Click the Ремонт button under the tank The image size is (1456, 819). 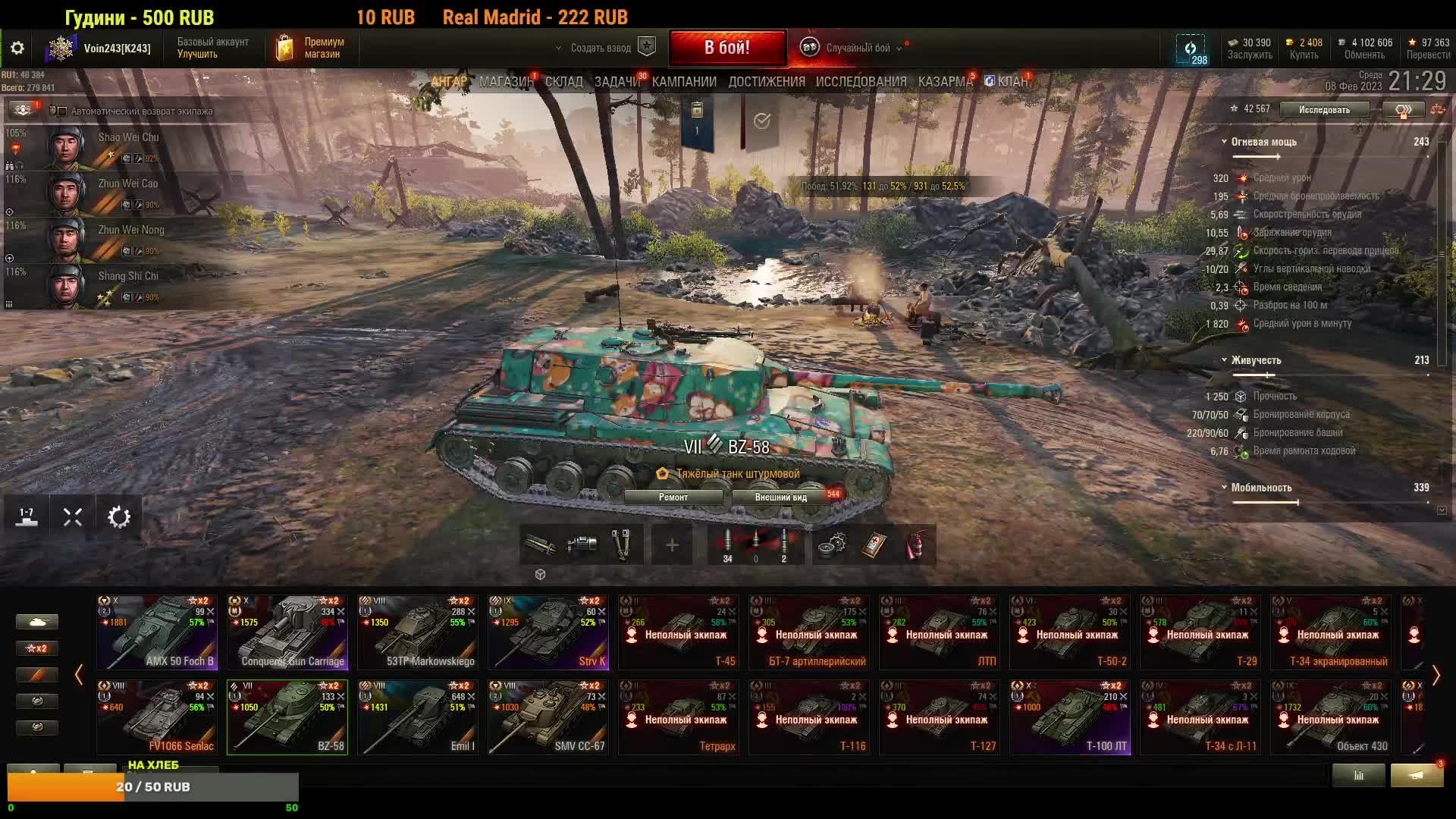coord(673,497)
